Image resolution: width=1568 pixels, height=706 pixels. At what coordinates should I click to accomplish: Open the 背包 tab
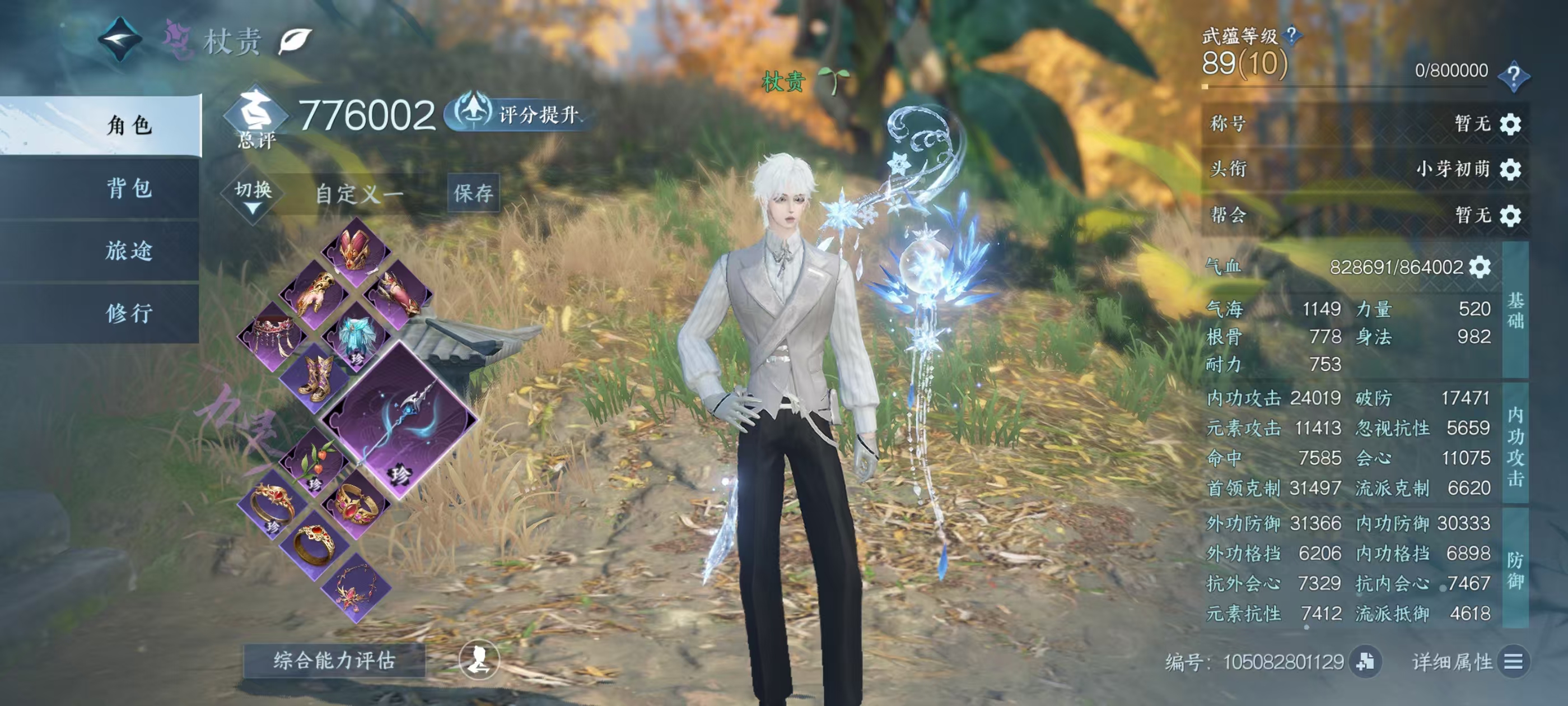pos(129,188)
